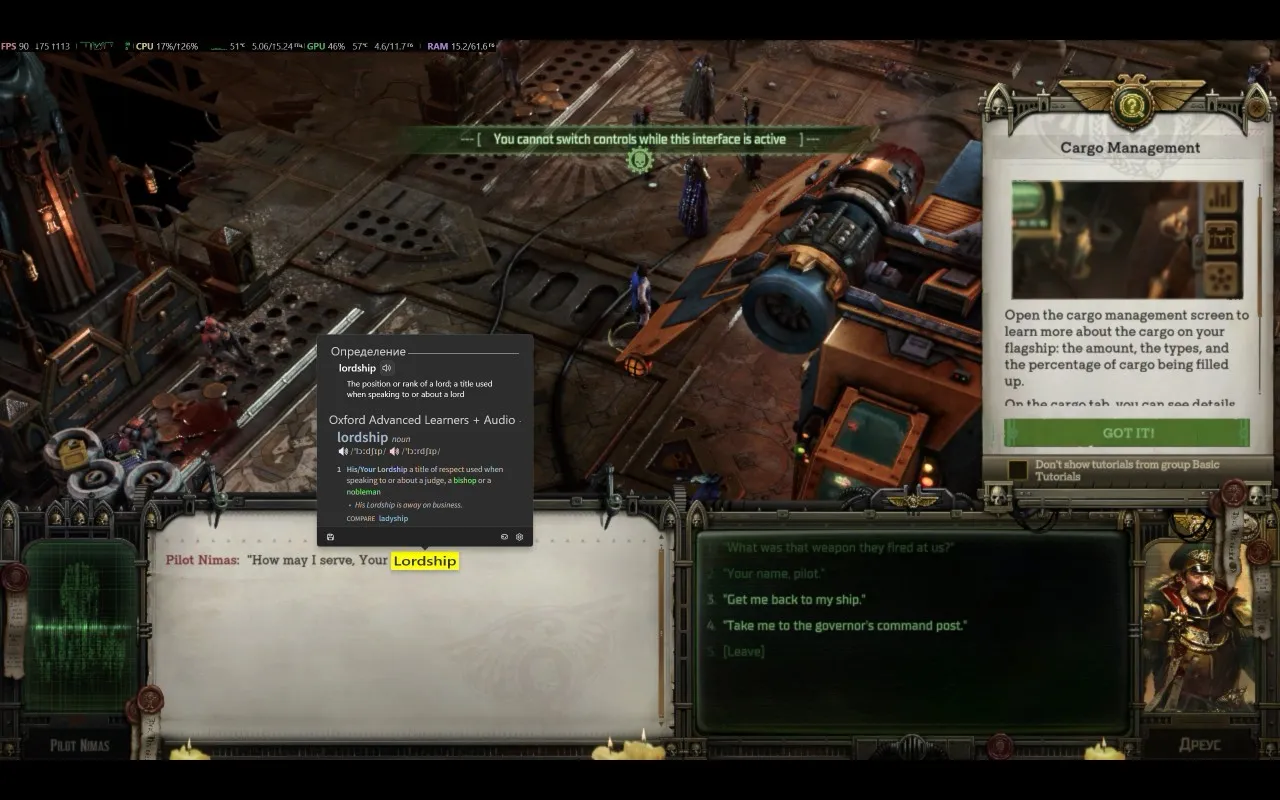1280x800 pixels.
Task: Choose the "Get me back to my ship." option
Action: point(795,600)
